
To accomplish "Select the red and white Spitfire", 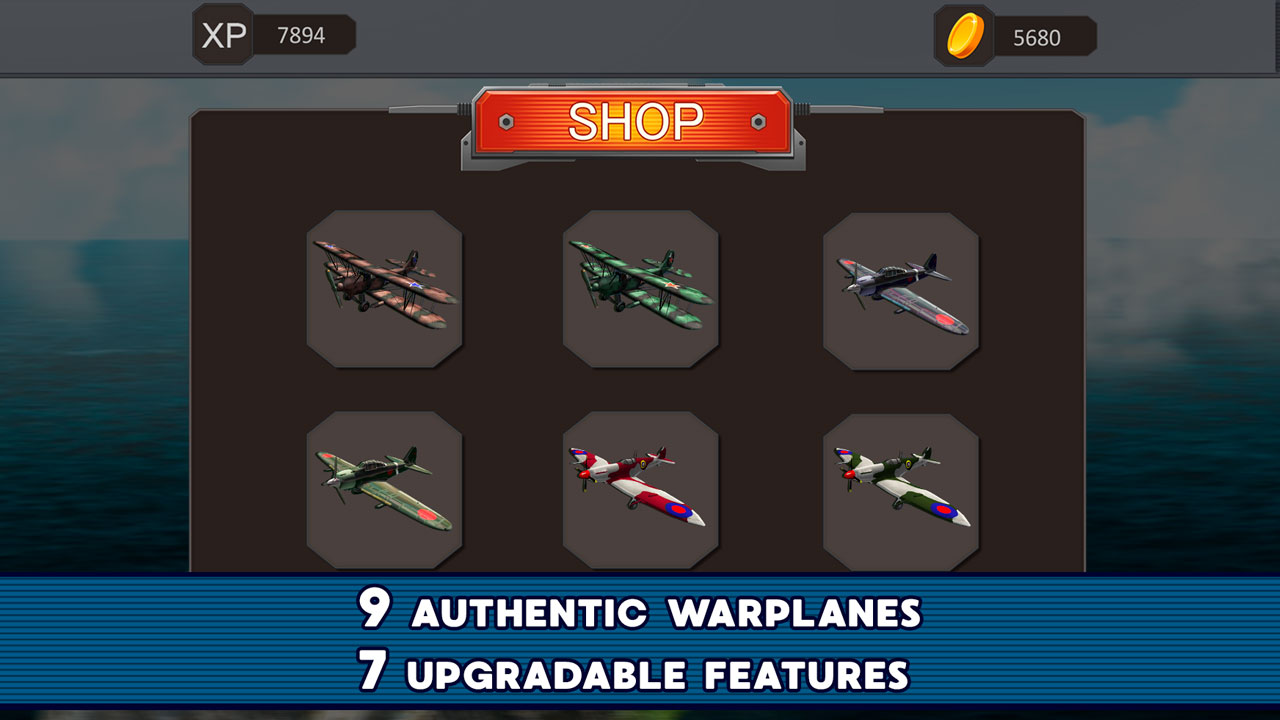I will coord(641,487).
